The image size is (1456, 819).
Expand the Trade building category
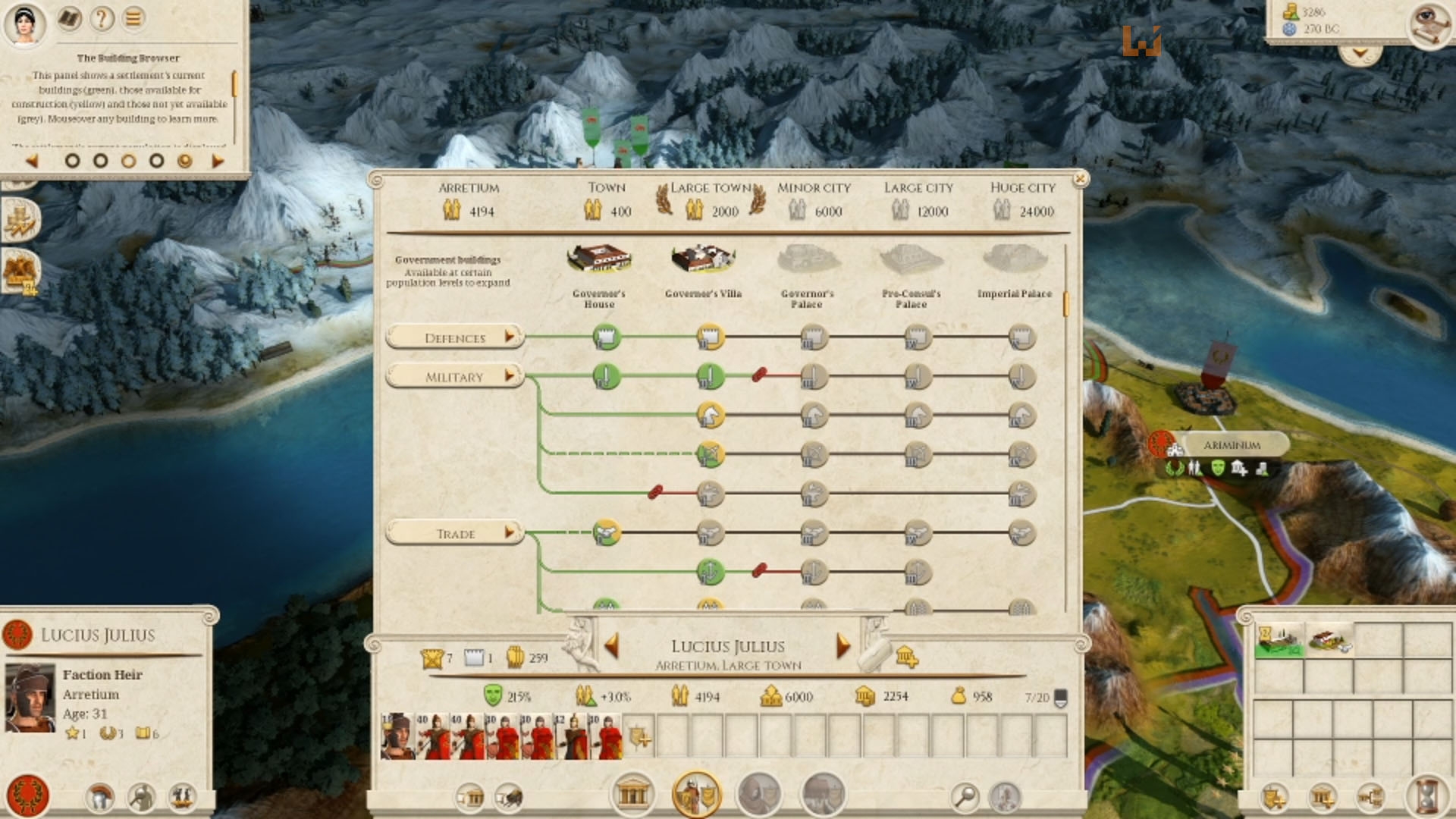[x=454, y=534]
